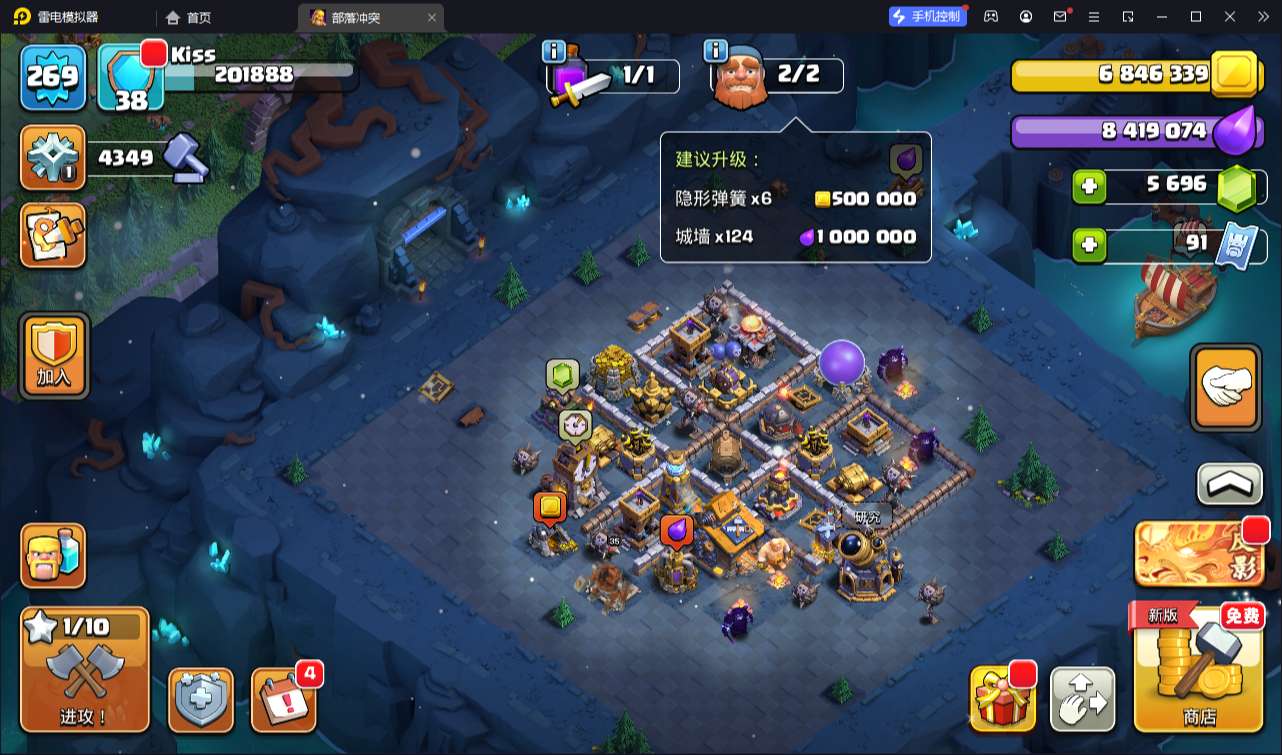Open the dragon event banner button

pyautogui.click(x=1199, y=553)
